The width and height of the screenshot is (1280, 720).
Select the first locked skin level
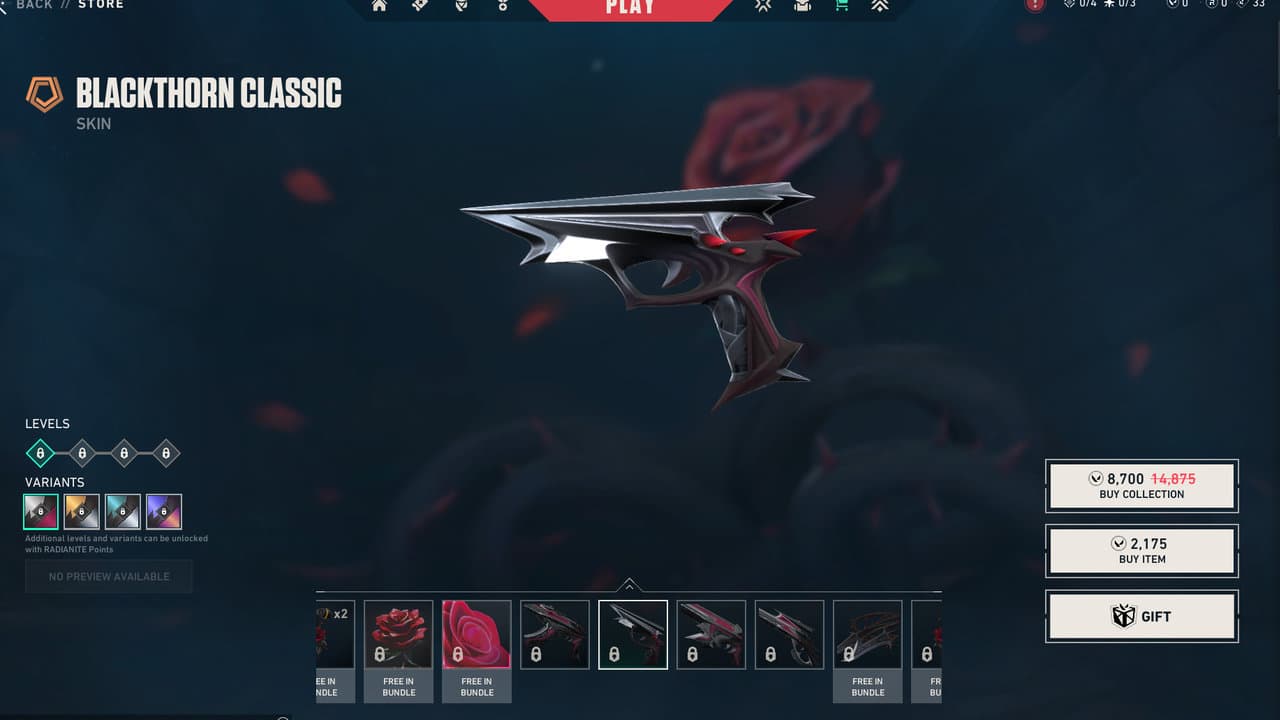pos(40,453)
